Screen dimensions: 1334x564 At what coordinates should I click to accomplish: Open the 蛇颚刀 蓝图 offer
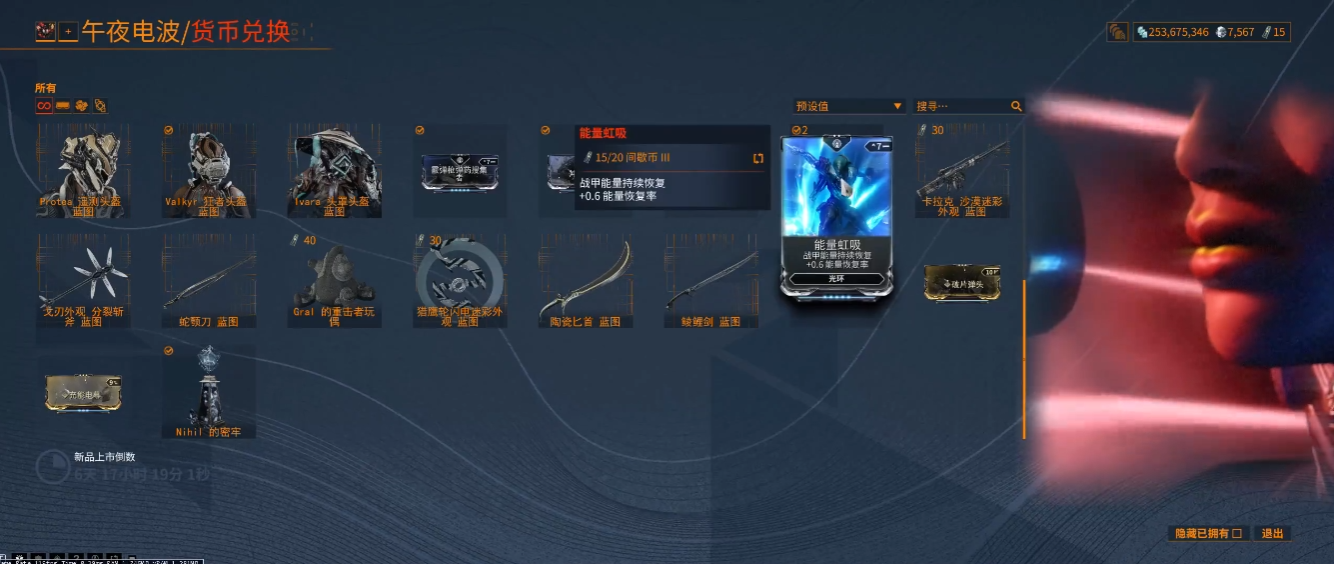208,282
